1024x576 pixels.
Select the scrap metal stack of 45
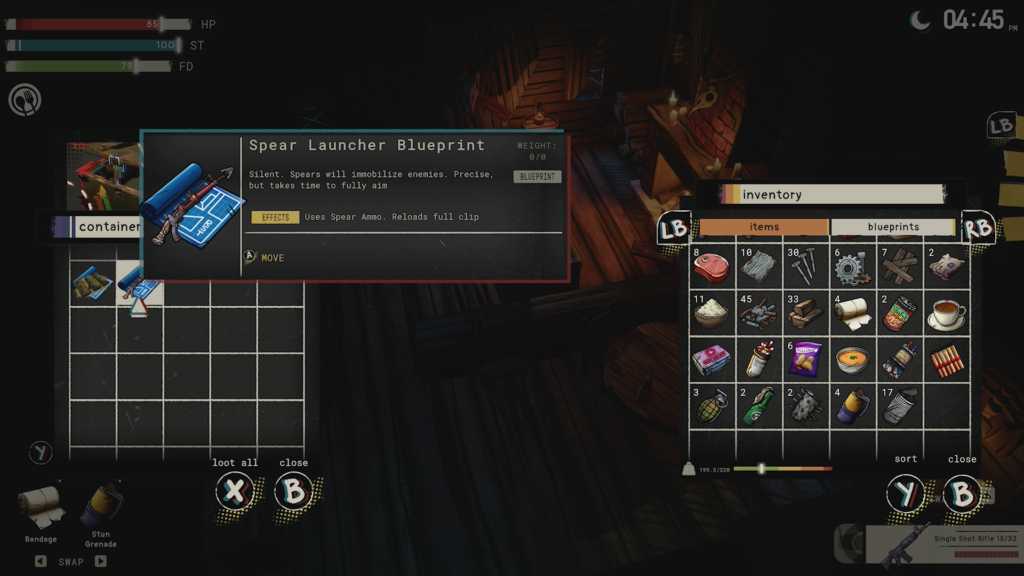pyautogui.click(x=757, y=313)
